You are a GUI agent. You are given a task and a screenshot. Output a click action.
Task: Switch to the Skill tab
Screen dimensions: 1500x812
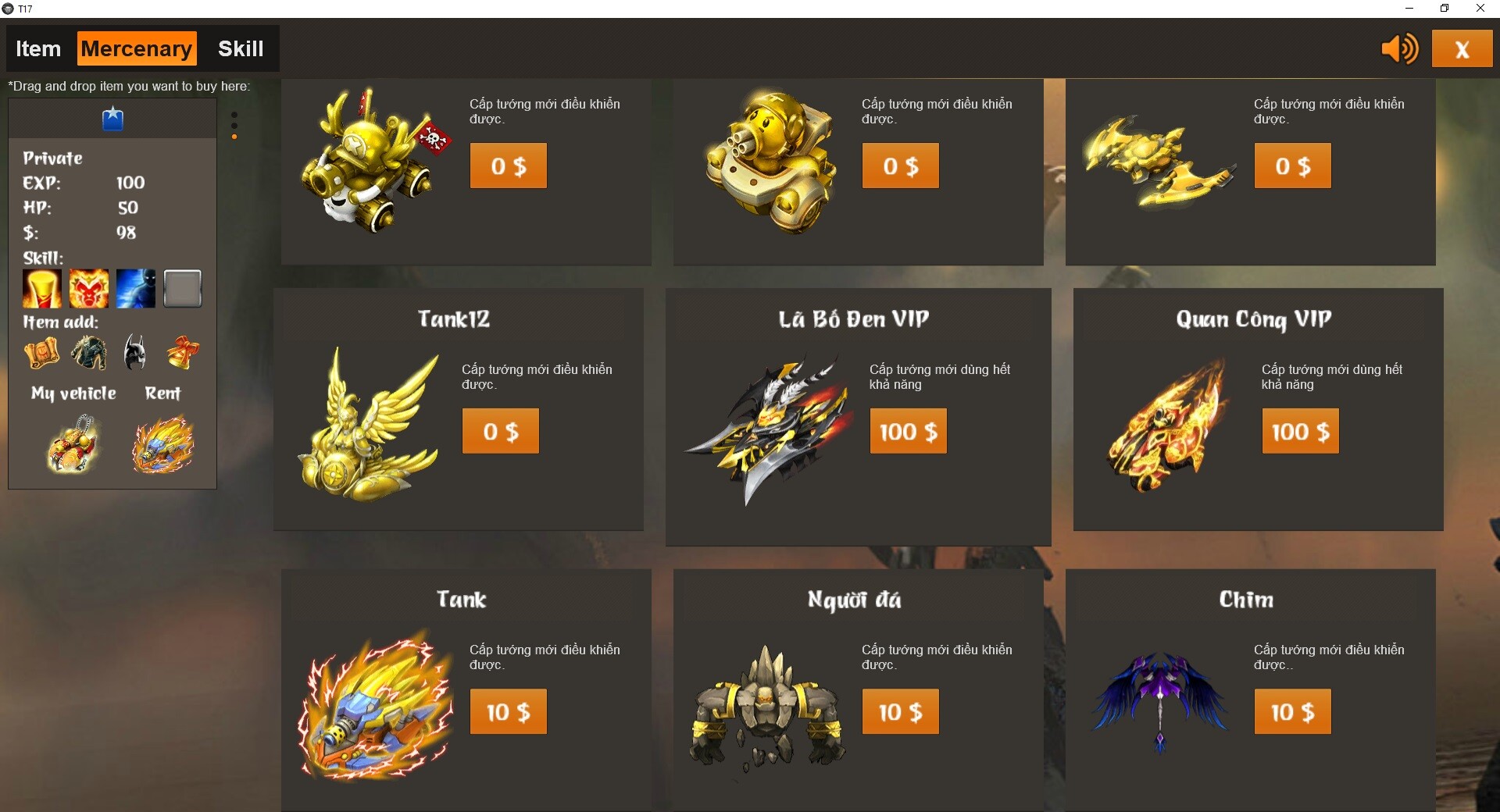tap(241, 48)
